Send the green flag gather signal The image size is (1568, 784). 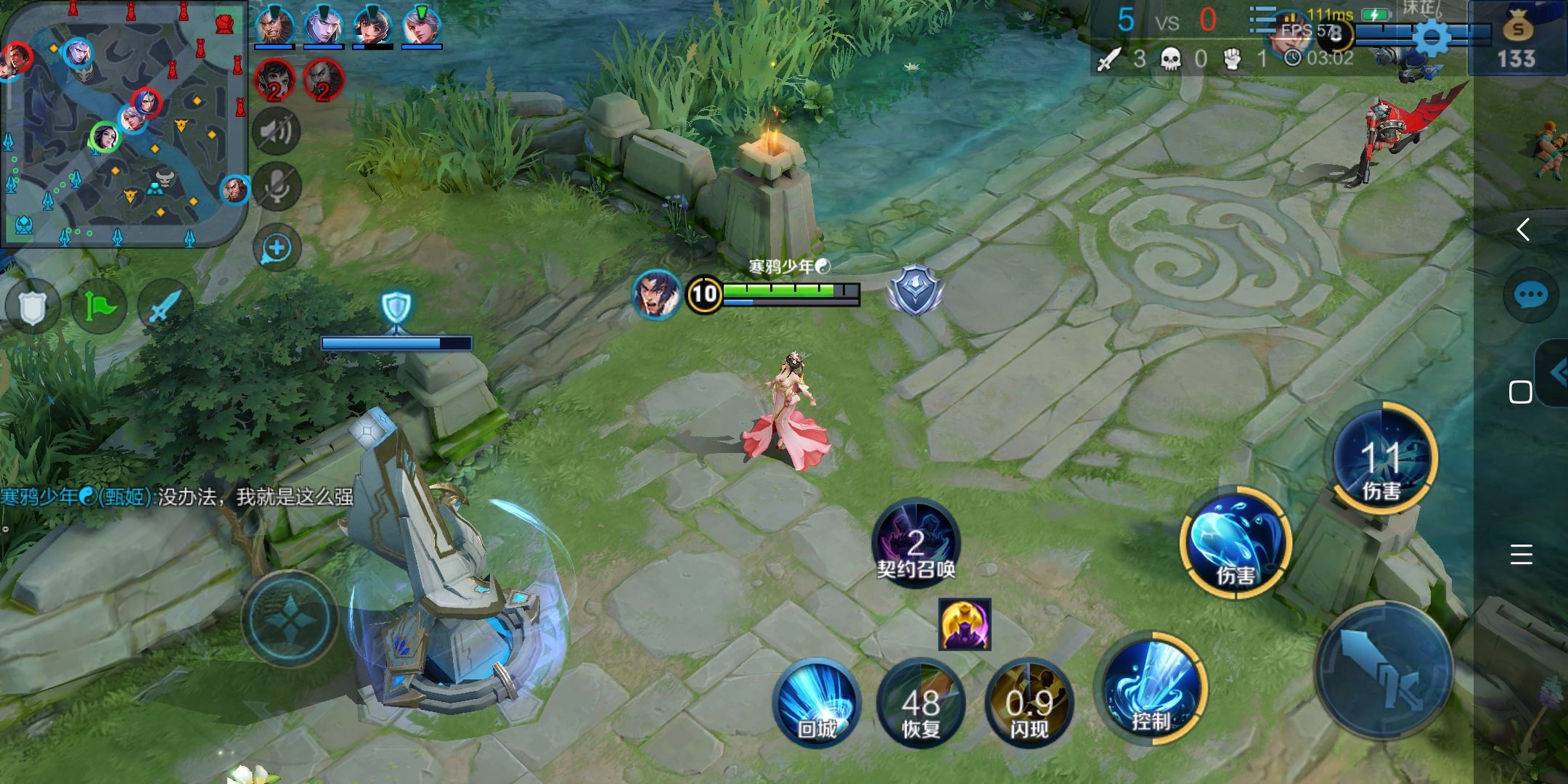click(x=99, y=306)
